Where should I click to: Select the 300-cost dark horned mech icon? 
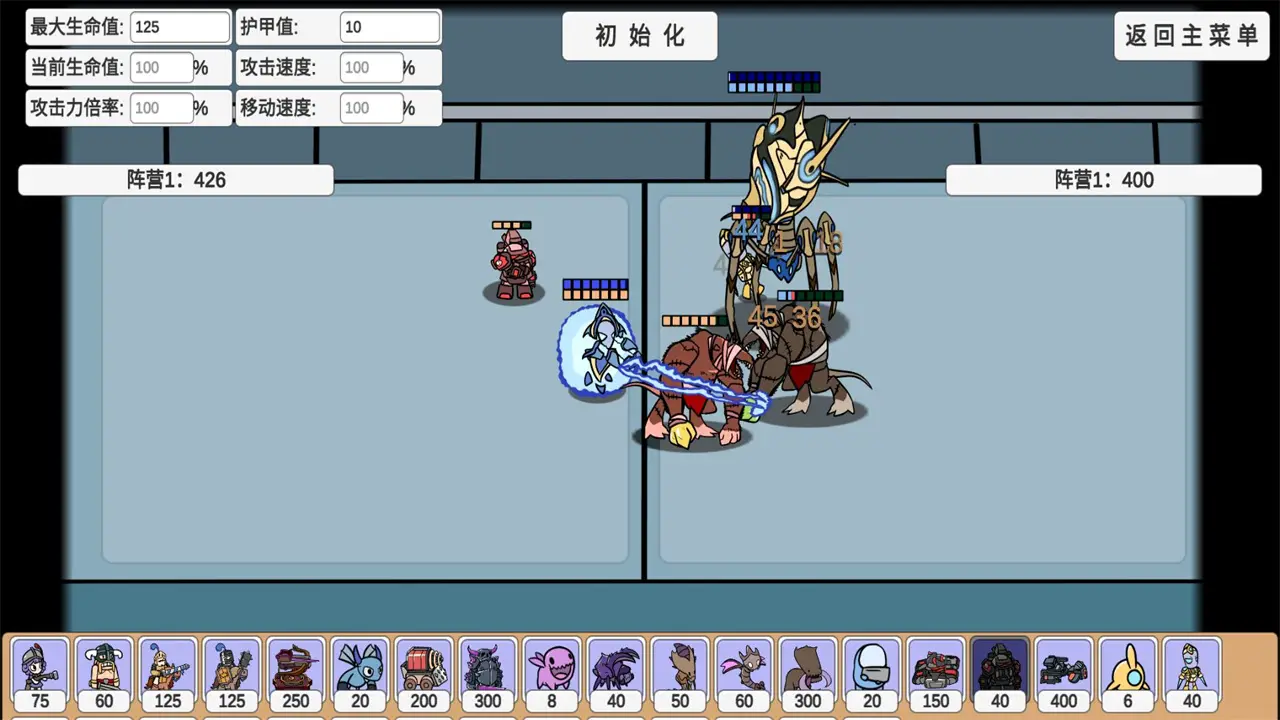tap(488, 670)
